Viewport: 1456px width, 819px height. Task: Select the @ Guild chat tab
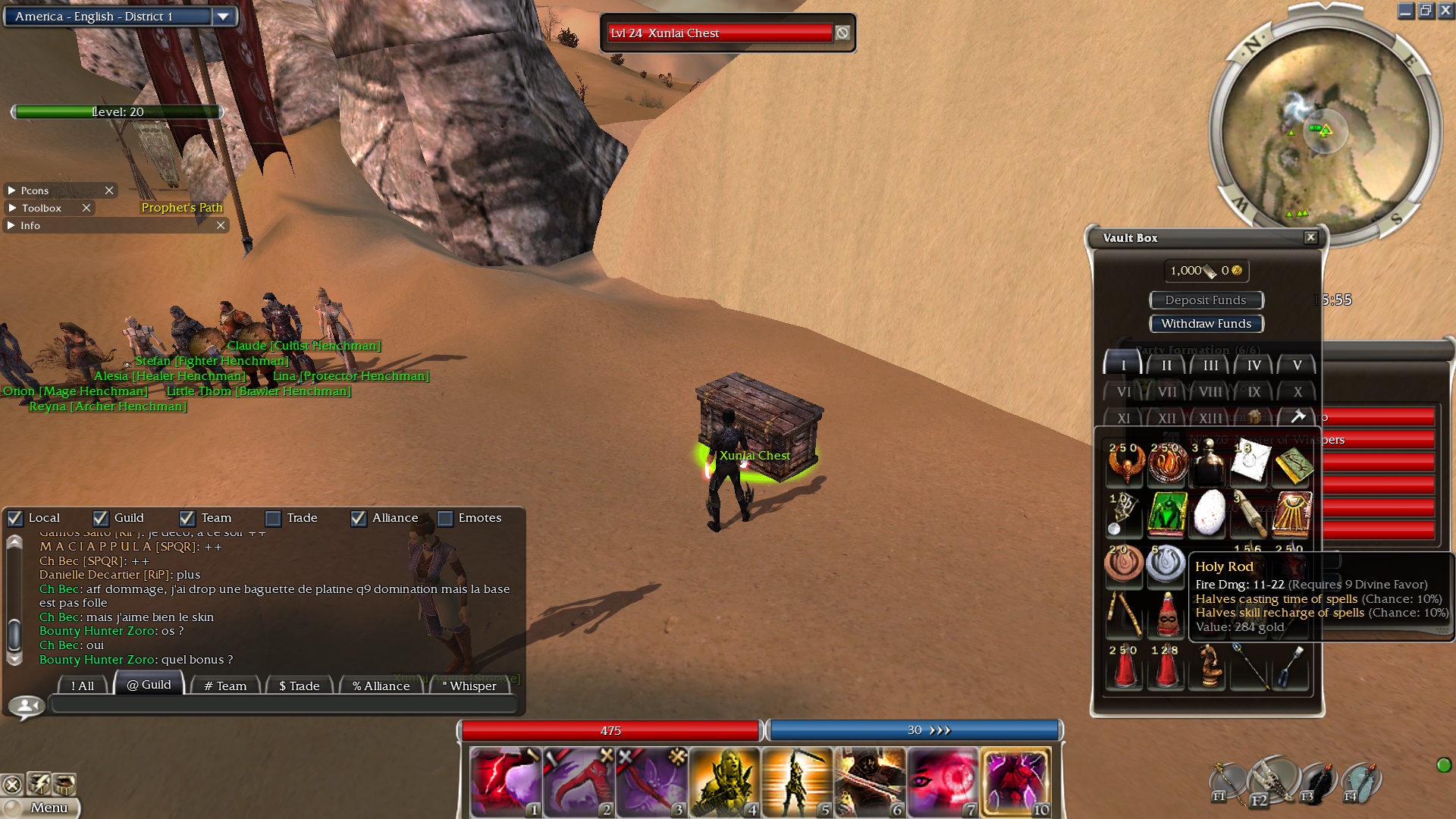point(149,685)
